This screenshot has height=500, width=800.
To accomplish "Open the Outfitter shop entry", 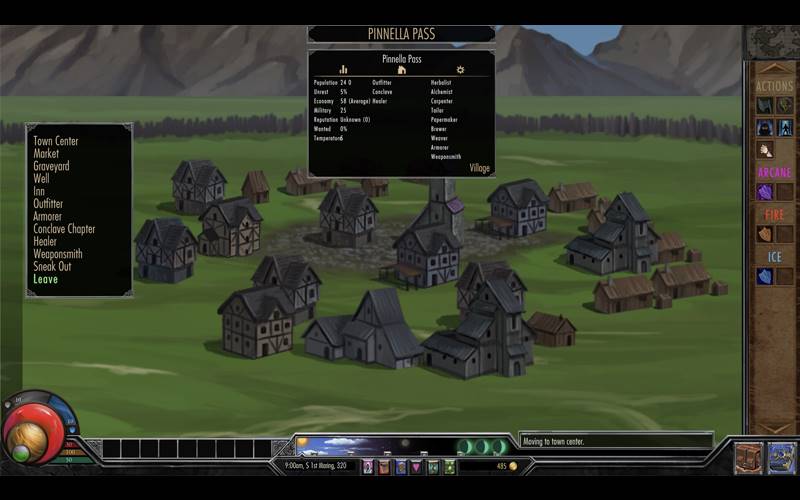I will pyautogui.click(x=48, y=204).
